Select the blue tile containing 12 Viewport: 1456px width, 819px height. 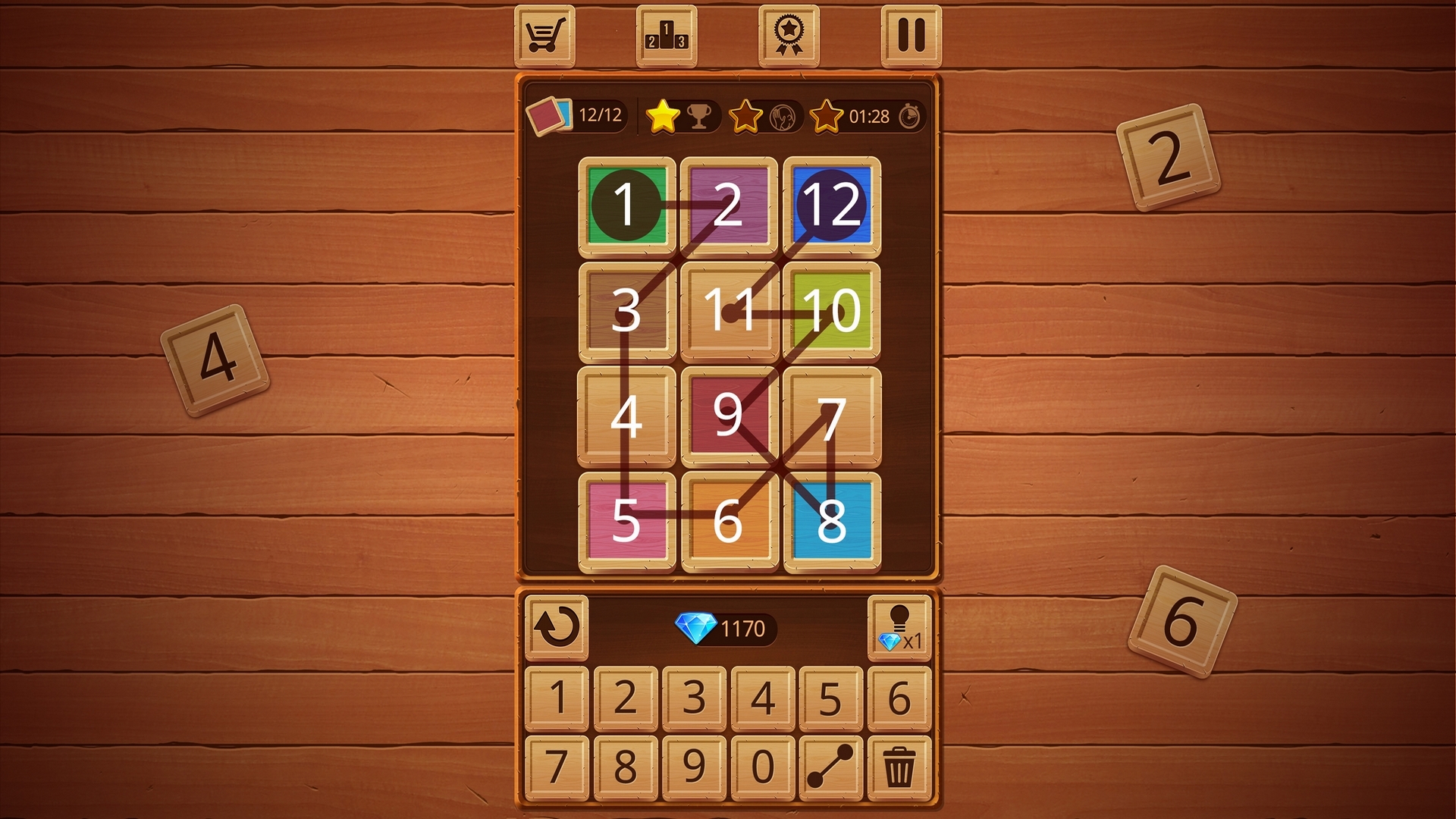[x=832, y=205]
